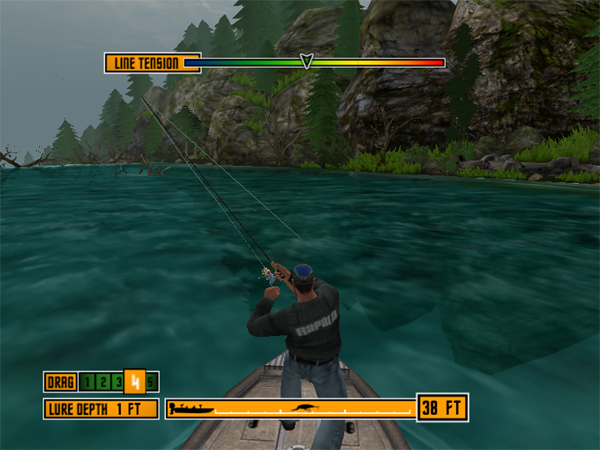
Task: Set drag level to 5
Action: click(x=151, y=382)
